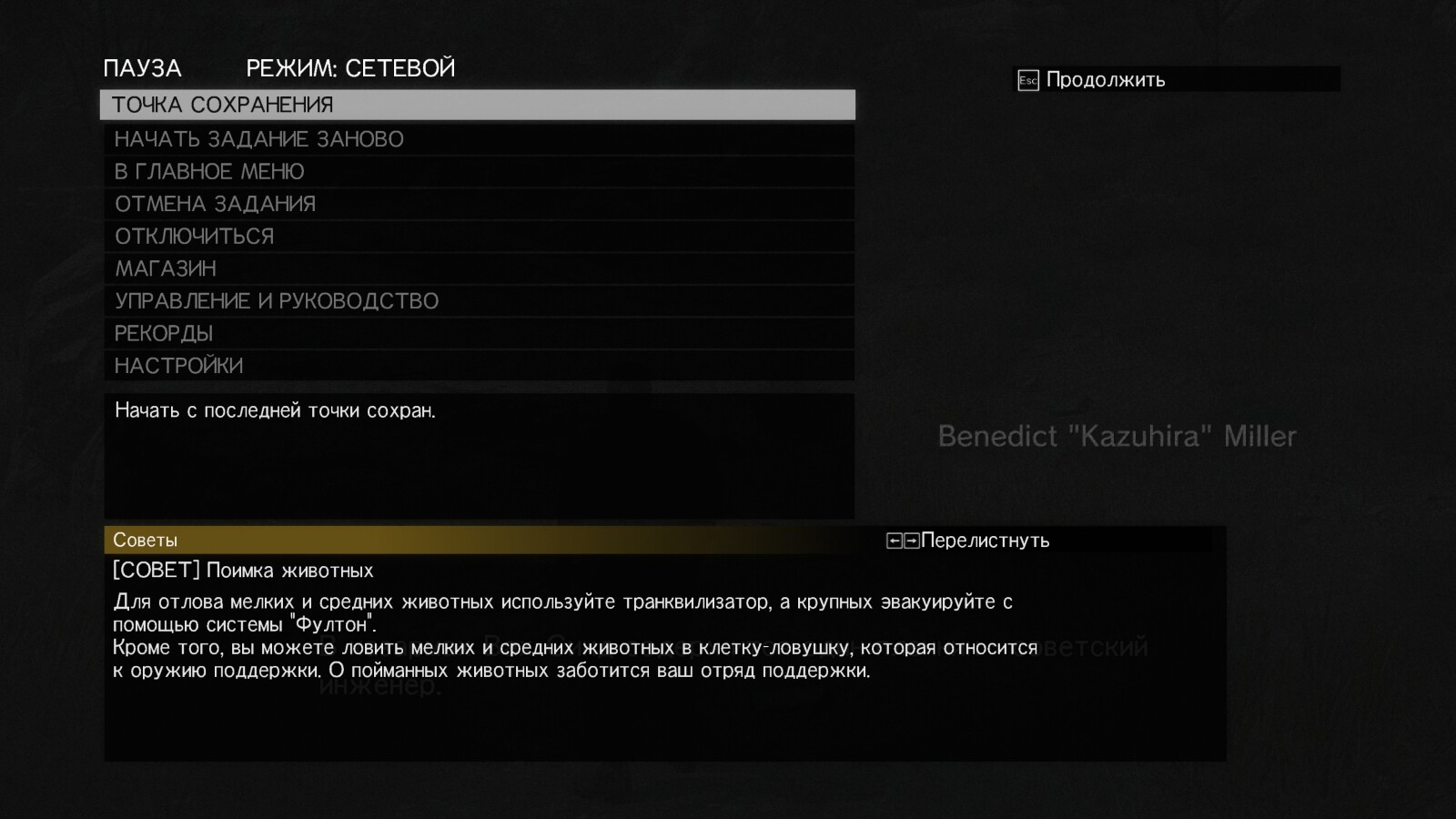Click the РЕЖИМ: СЕТЕВОЙ mode label
The image size is (1456, 819).
tap(349, 67)
